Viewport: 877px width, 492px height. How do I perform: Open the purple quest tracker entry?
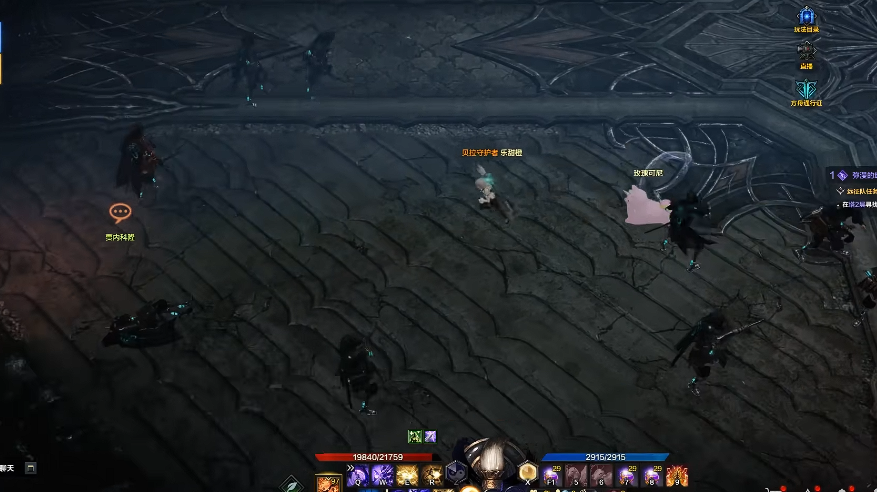[843, 174]
